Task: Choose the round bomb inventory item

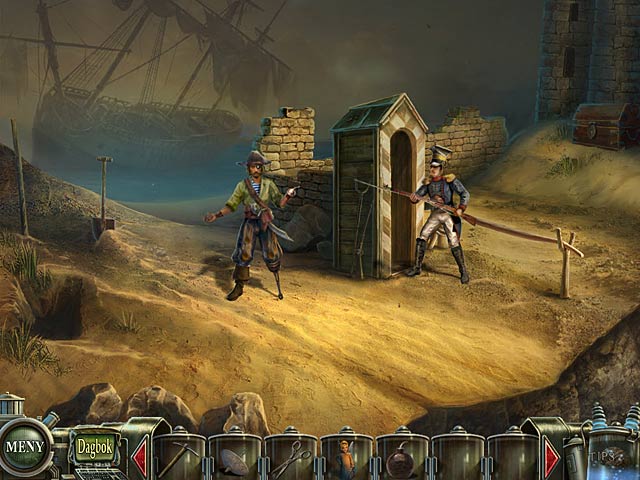Action: click(x=401, y=461)
